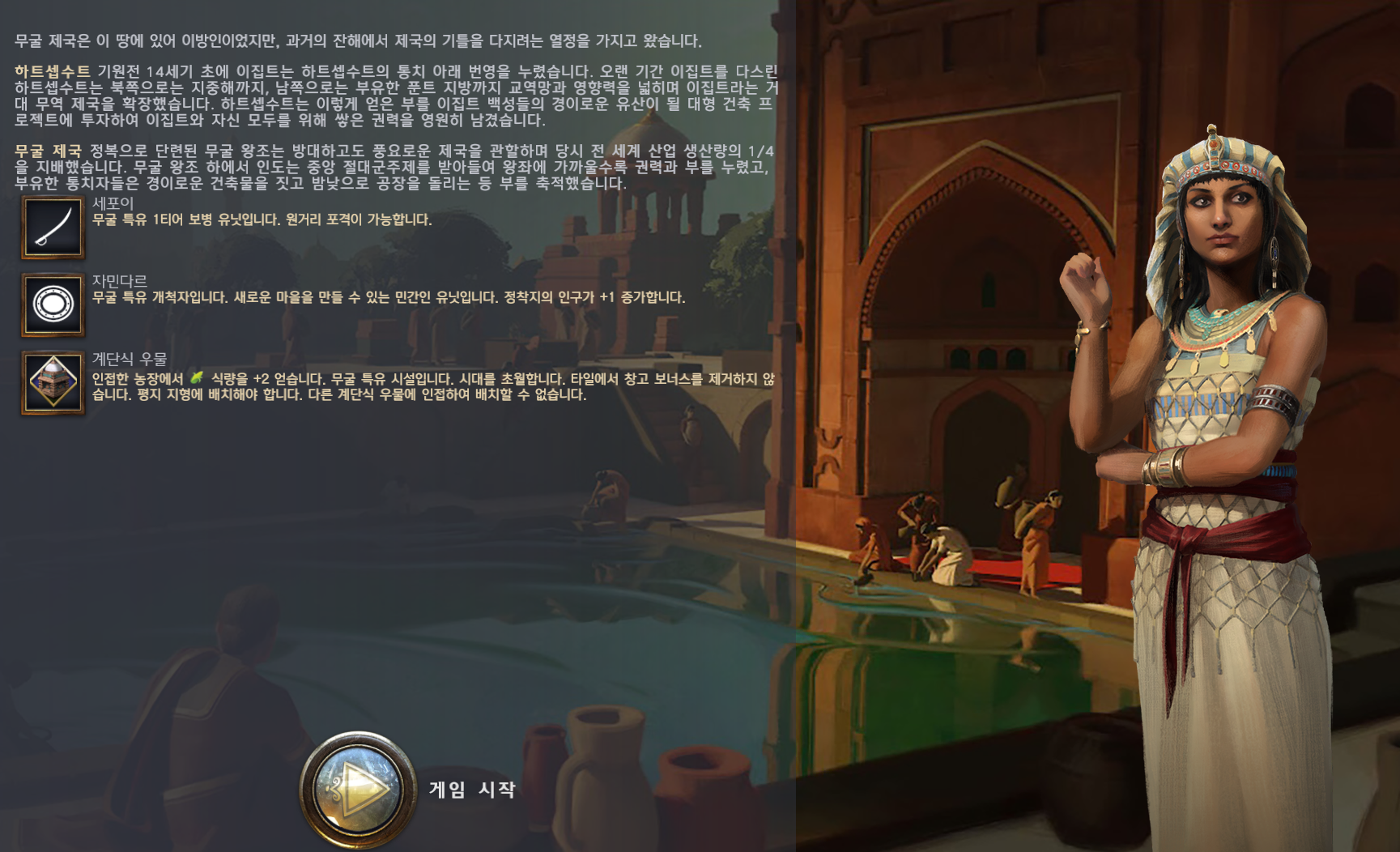
Task: Start the game with the round play button
Action: (358, 788)
